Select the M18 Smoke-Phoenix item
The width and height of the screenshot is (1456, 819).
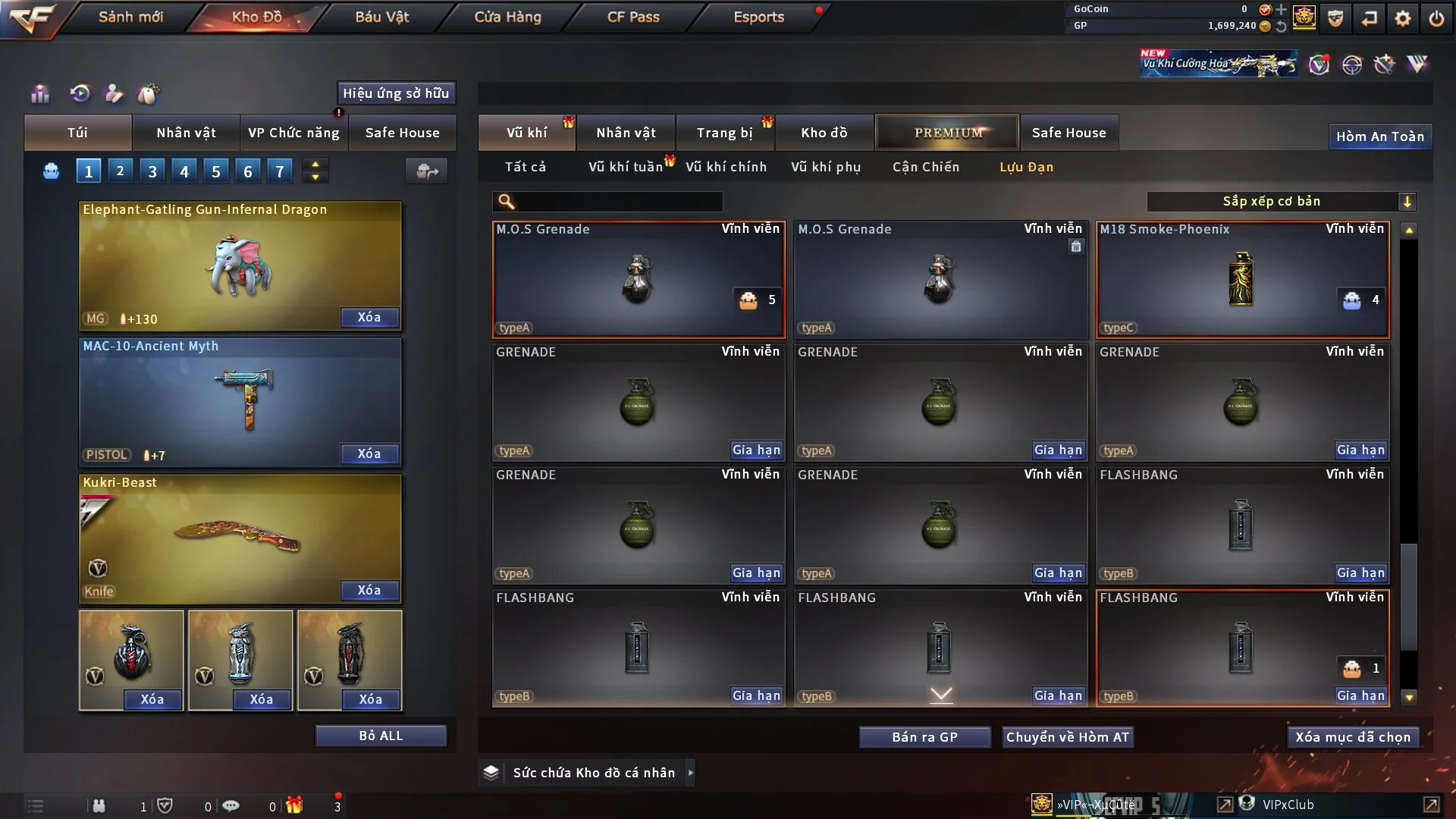pyautogui.click(x=1242, y=279)
